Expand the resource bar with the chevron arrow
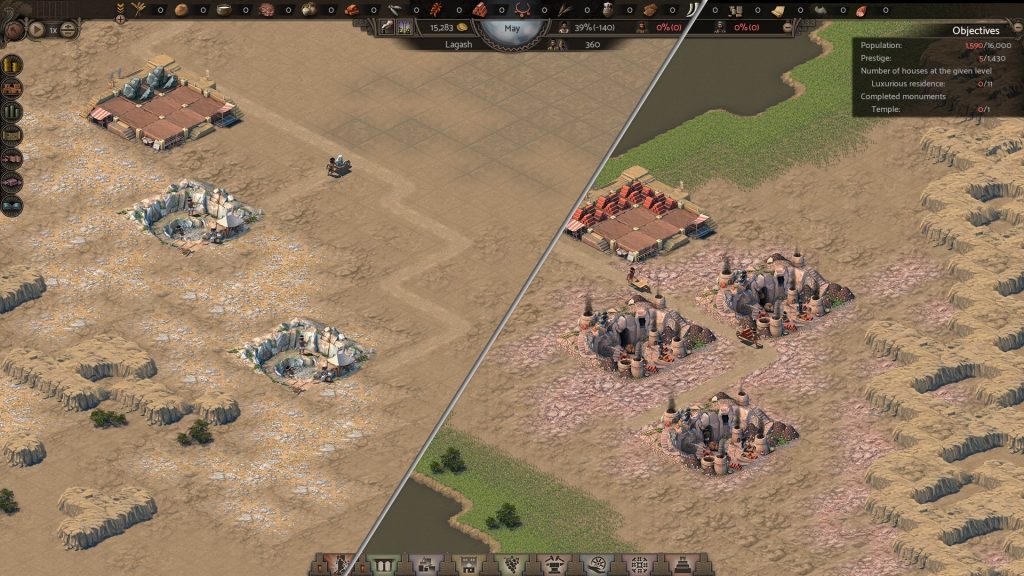The height and width of the screenshot is (576, 1024). pyautogui.click(x=121, y=8)
